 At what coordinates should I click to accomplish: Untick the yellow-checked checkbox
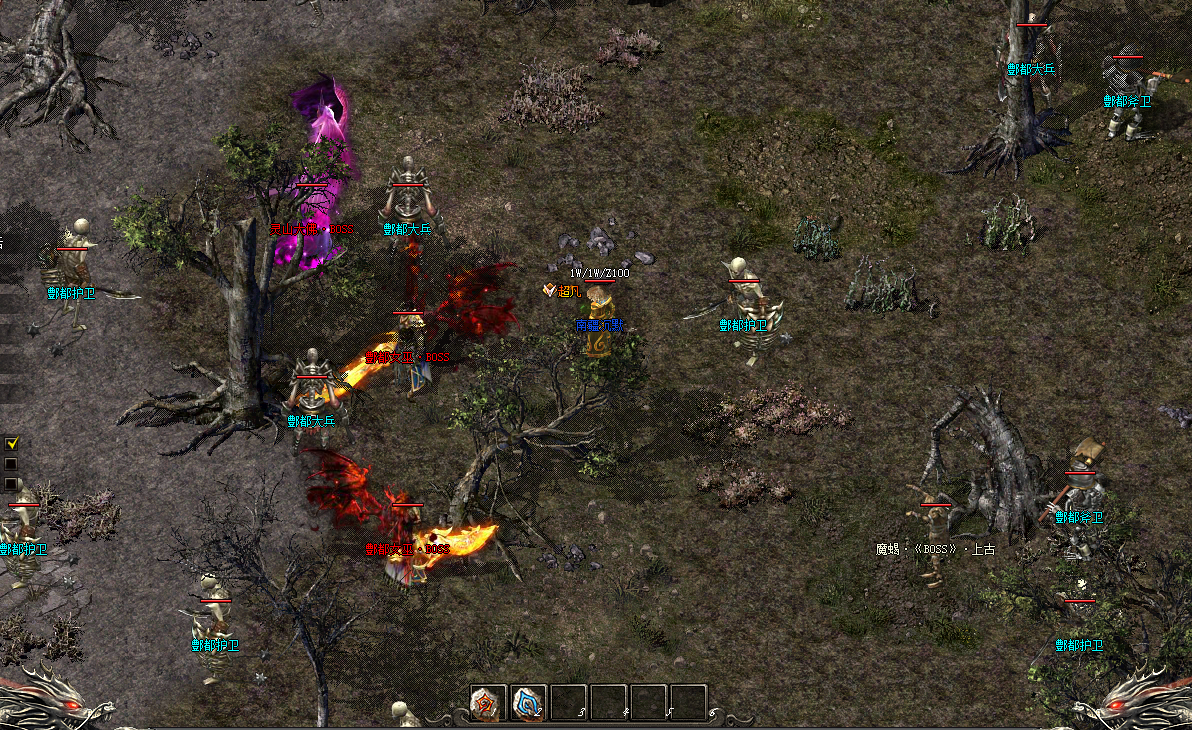[x=12, y=443]
